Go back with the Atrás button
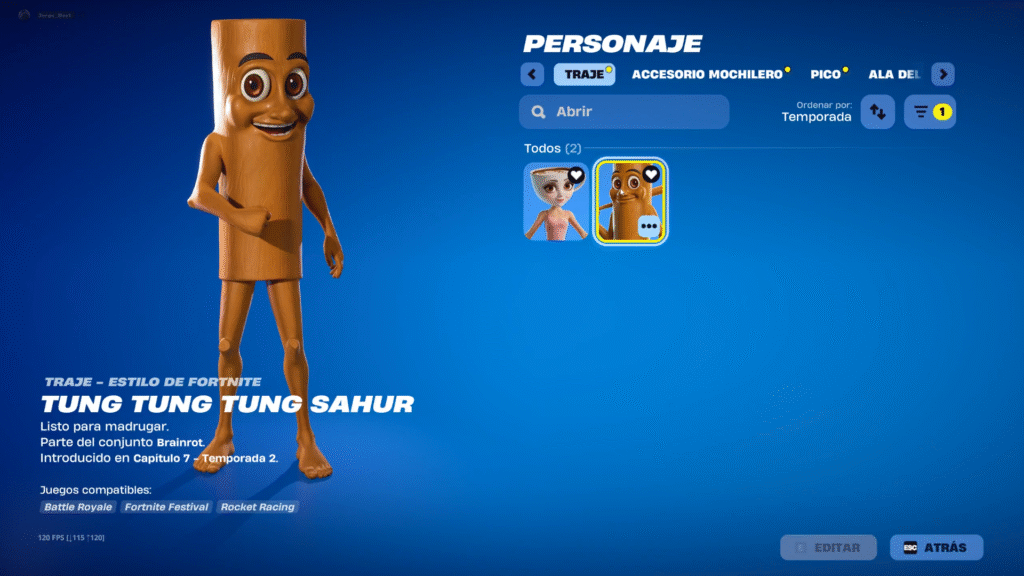Image resolution: width=1024 pixels, height=576 pixels. tap(936, 547)
